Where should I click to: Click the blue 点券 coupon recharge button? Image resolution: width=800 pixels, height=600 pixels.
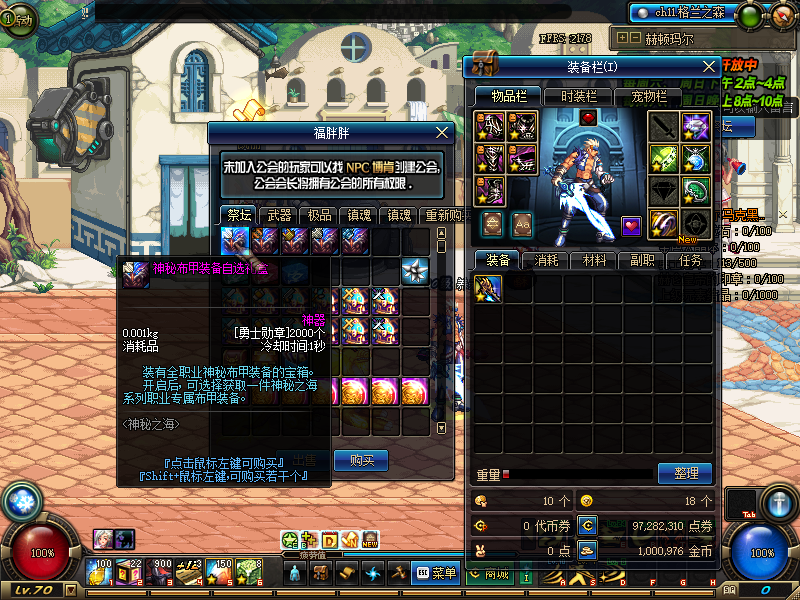click(588, 525)
